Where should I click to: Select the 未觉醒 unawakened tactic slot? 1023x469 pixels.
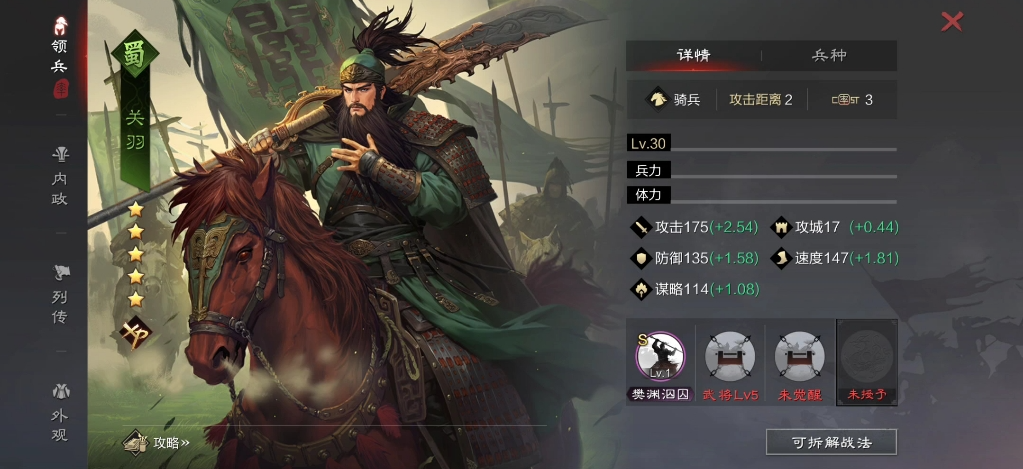pos(799,361)
